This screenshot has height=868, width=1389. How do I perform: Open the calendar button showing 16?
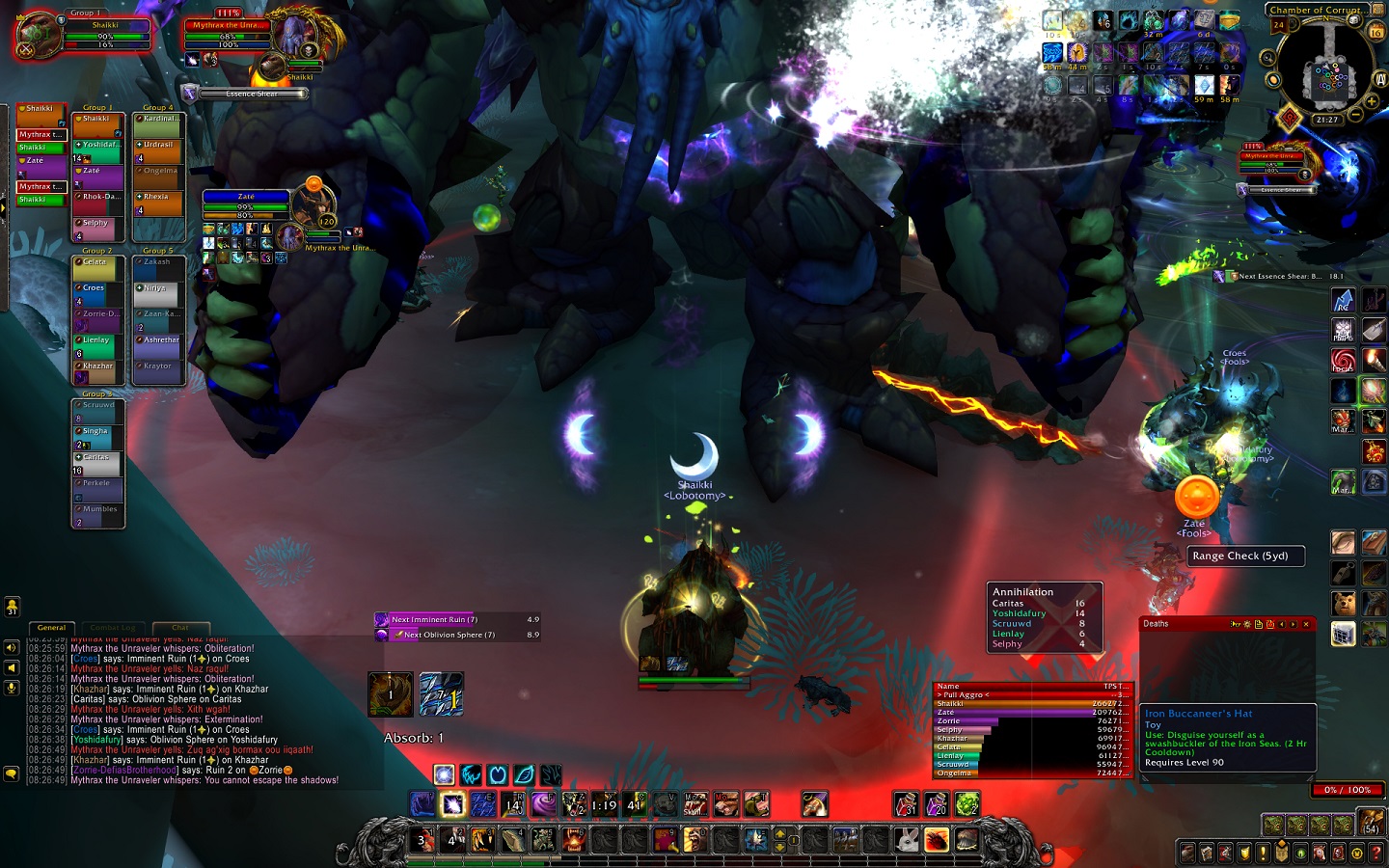click(1376, 31)
